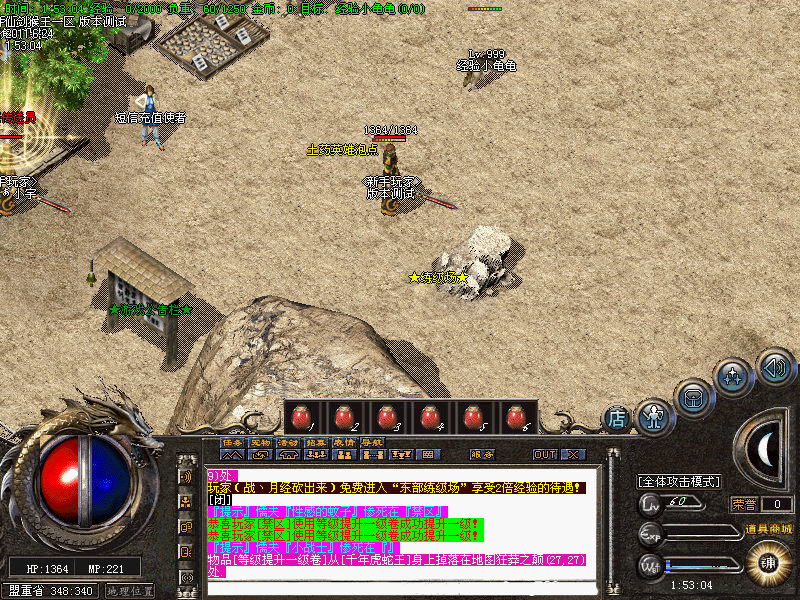
Task: Click the X exit button beside OUT
Action: [572, 454]
